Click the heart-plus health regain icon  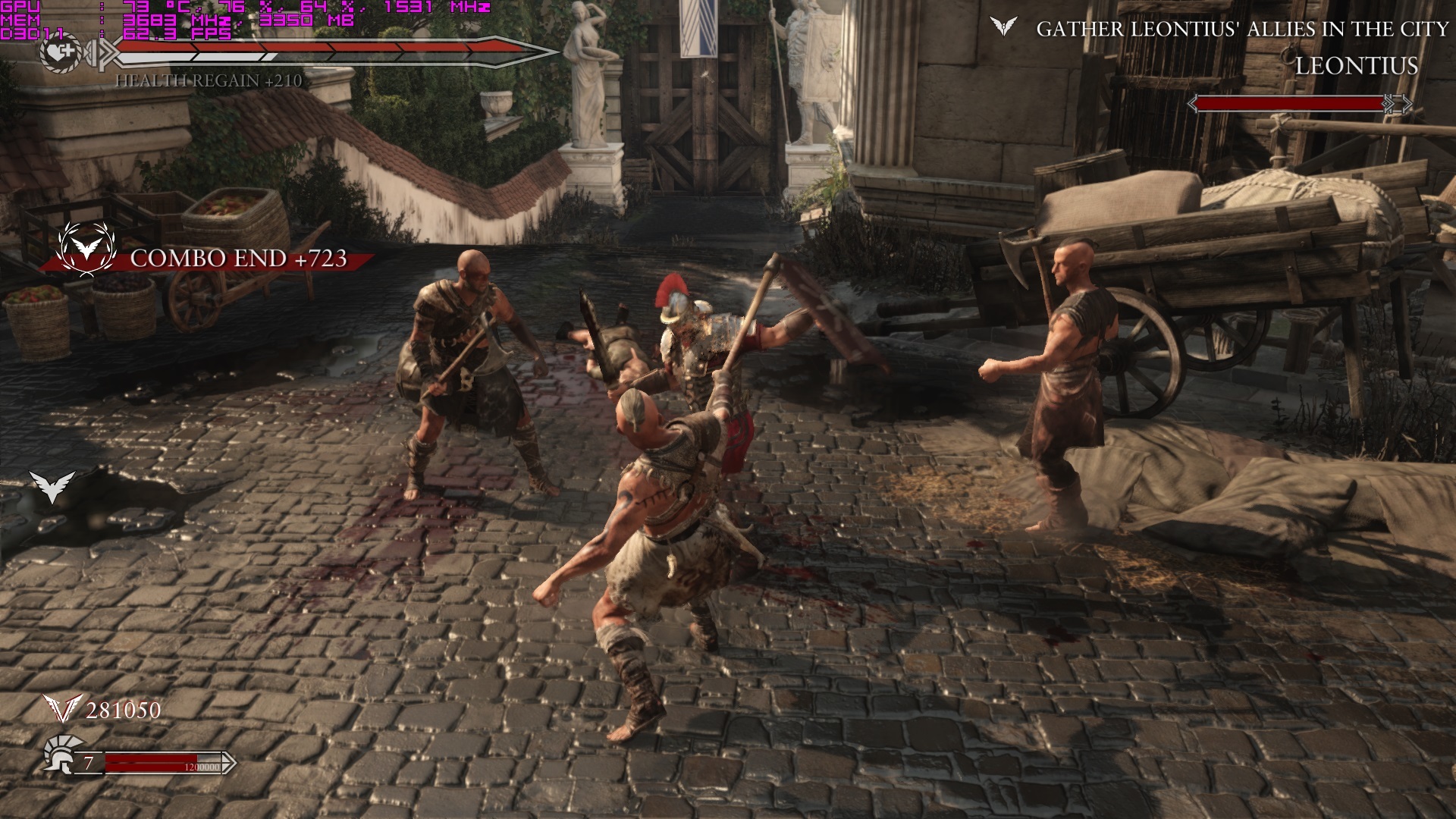pos(61,53)
